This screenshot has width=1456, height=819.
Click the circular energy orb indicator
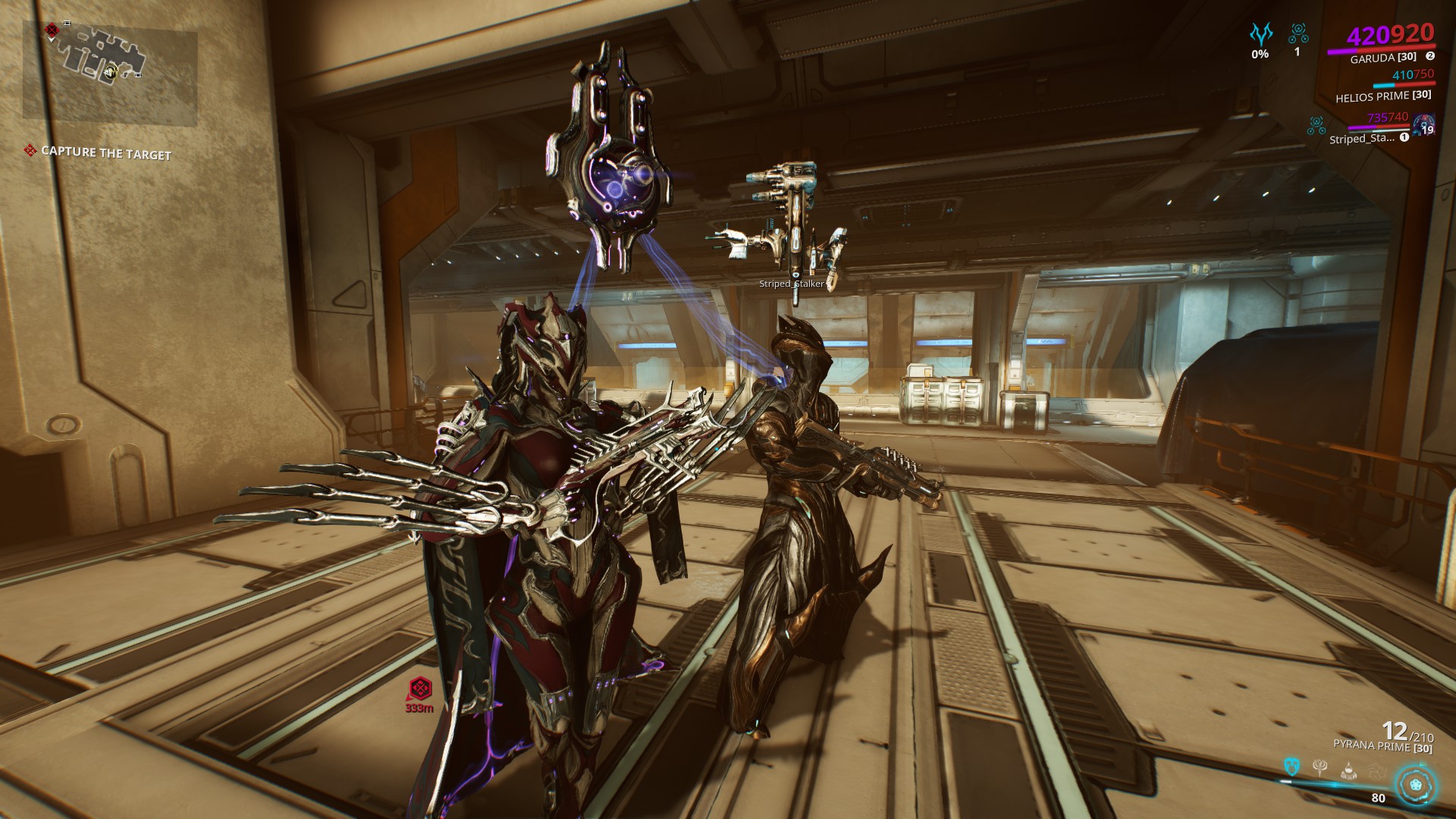point(1416,785)
